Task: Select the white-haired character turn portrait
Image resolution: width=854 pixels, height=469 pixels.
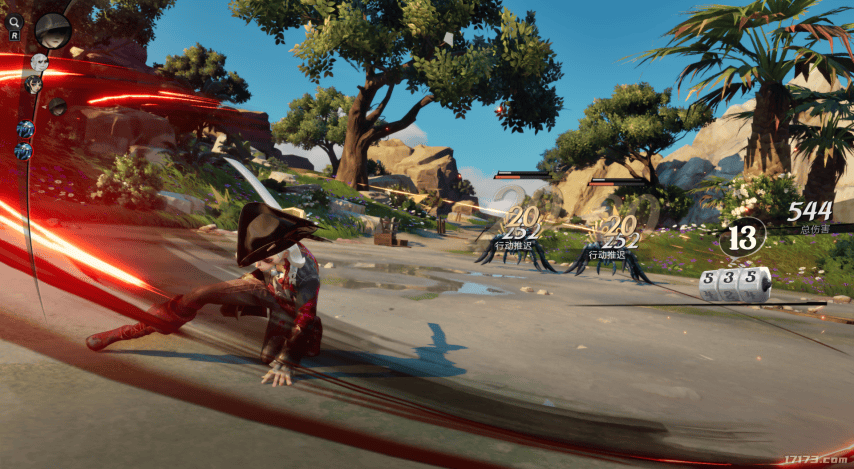Action: [x=40, y=63]
